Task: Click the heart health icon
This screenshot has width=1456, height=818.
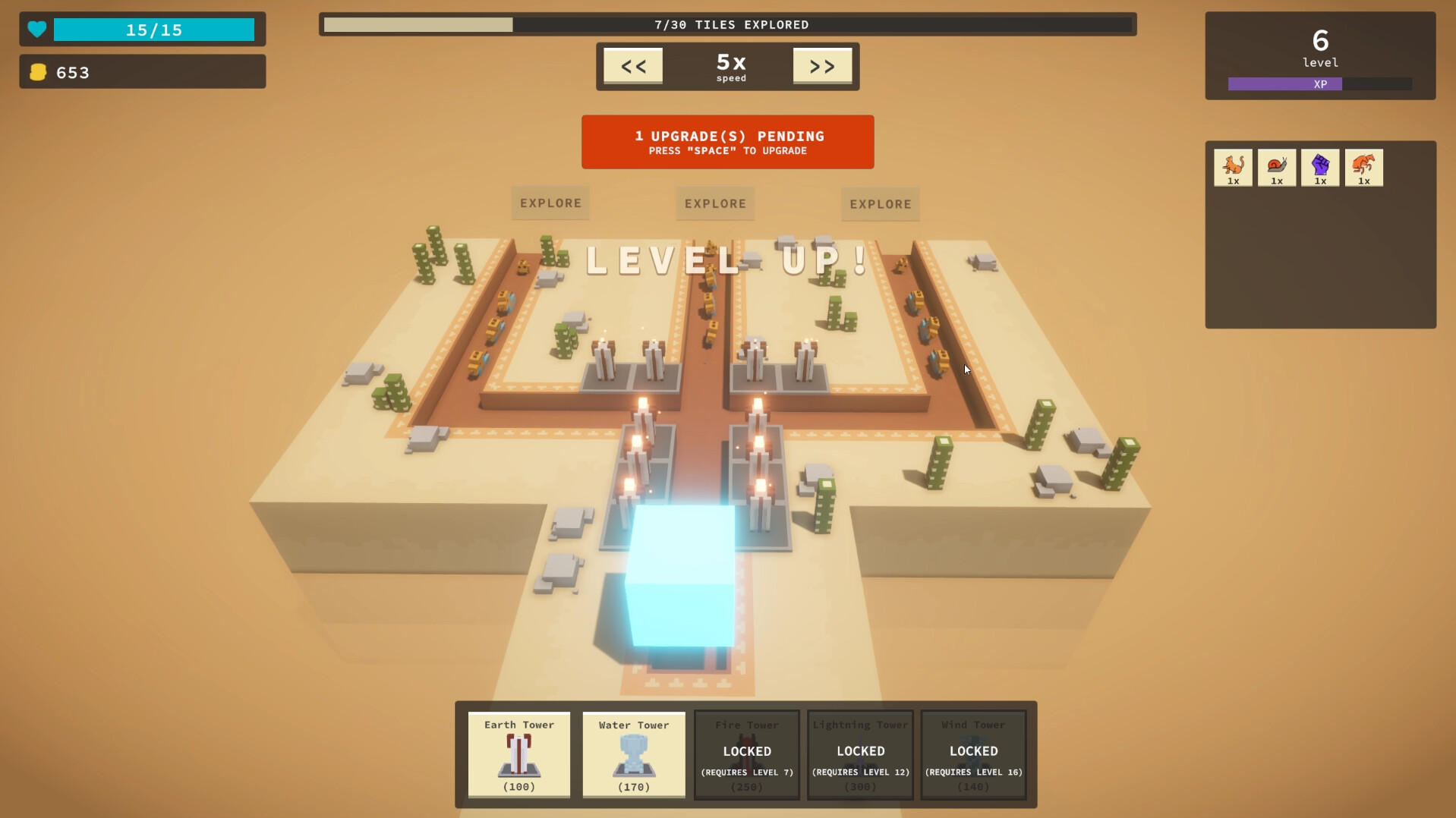Action: [36, 30]
